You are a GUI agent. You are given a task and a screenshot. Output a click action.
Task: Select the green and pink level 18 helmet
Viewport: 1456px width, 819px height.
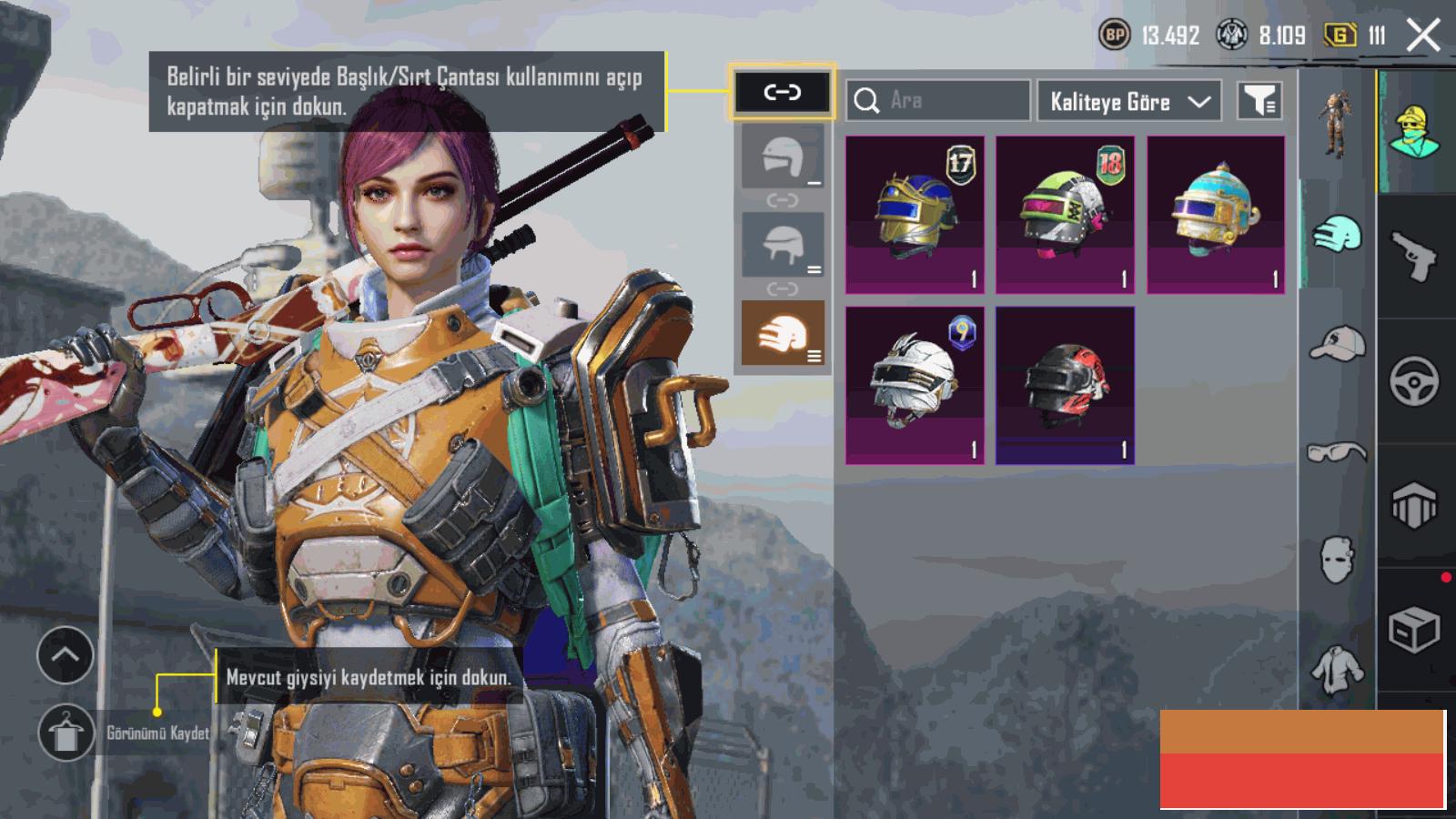pos(1065,215)
